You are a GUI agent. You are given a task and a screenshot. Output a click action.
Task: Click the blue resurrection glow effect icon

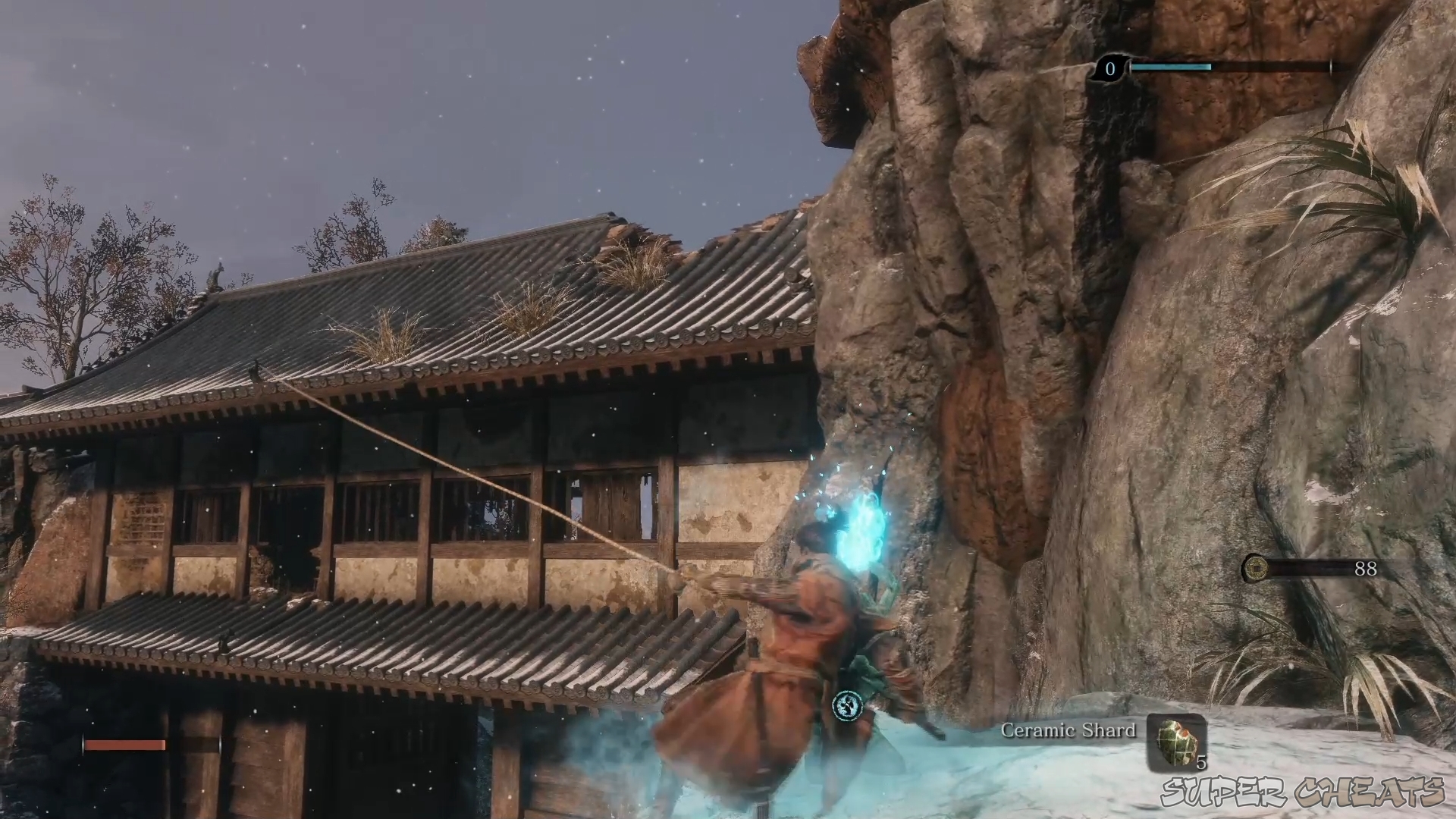click(861, 531)
